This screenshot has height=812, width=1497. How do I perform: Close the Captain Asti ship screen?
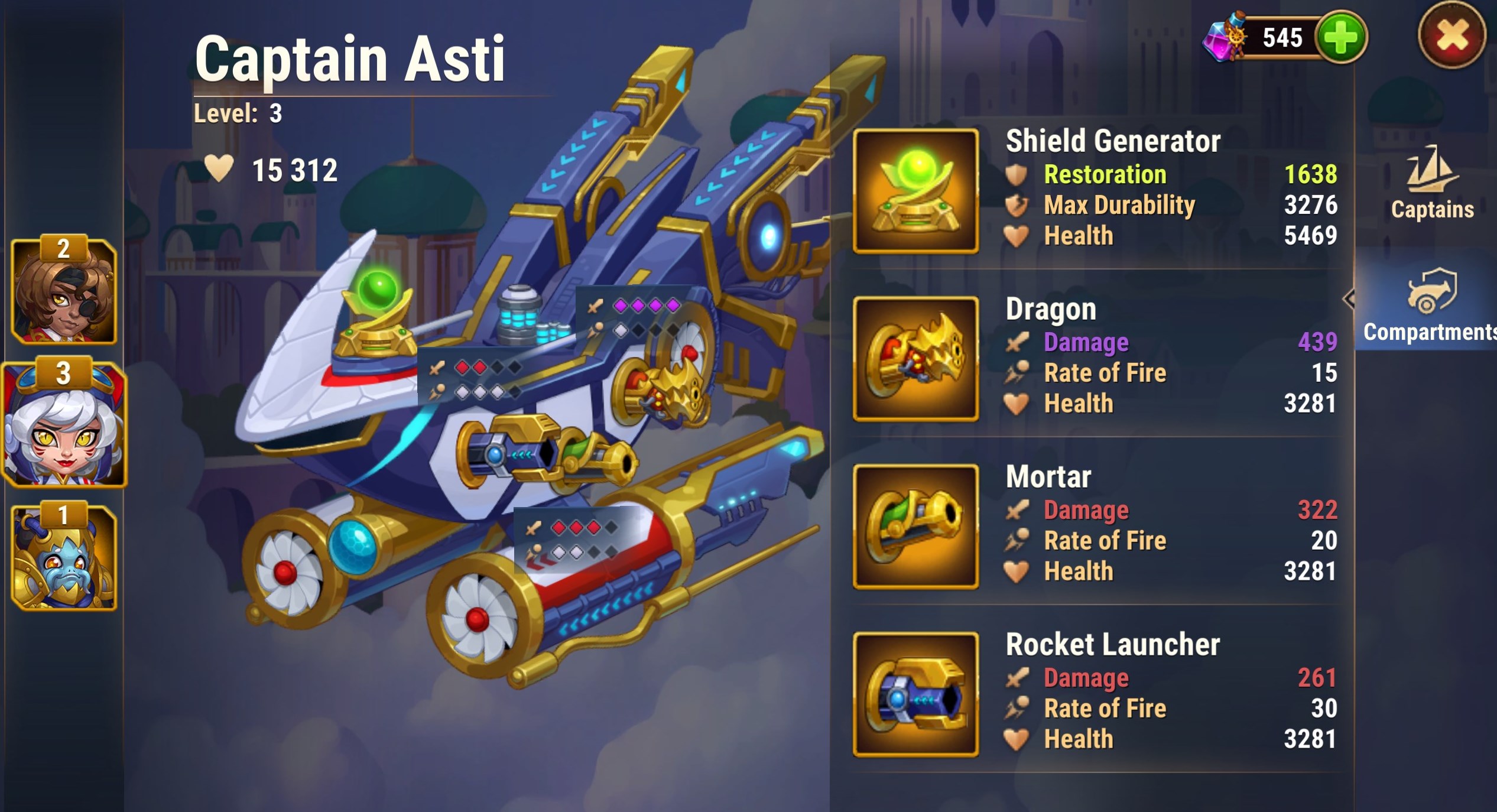point(1451,36)
